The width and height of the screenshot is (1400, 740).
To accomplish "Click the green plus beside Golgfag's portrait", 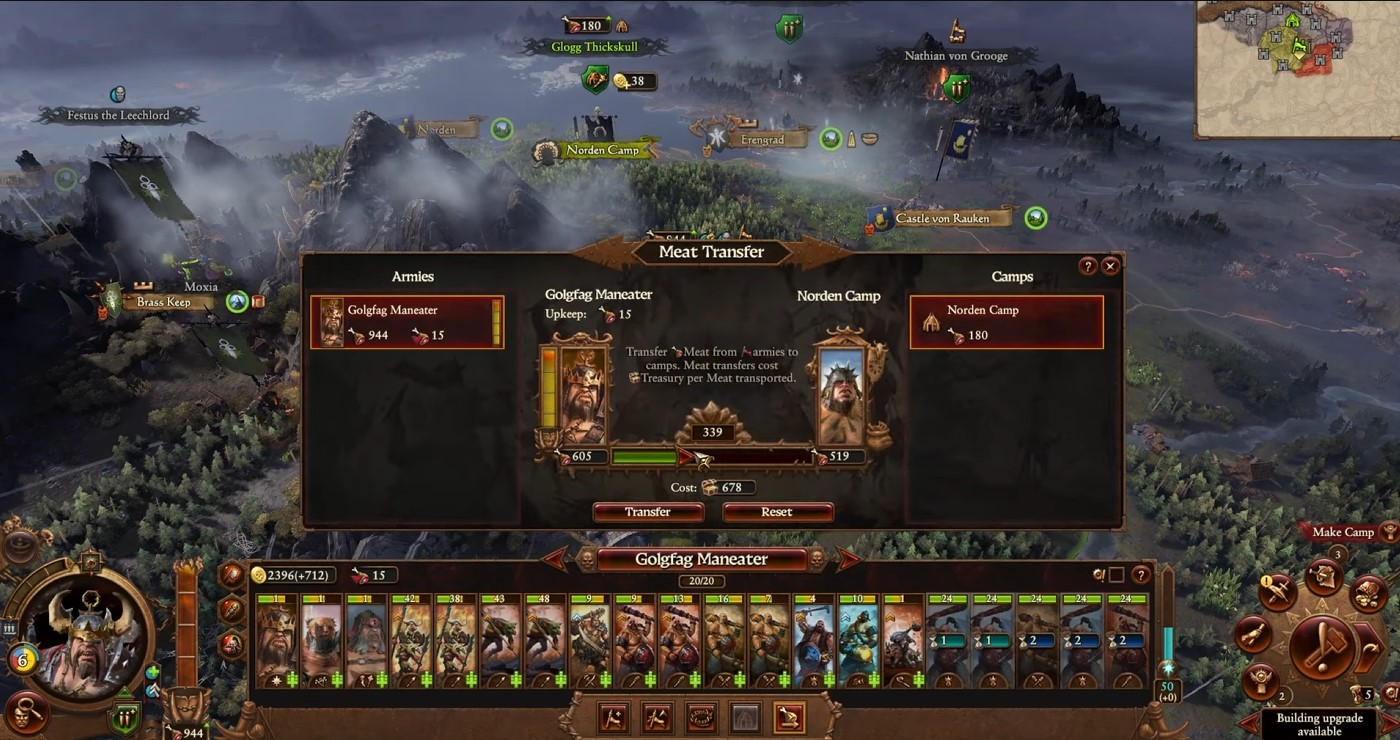I will coord(152,673).
